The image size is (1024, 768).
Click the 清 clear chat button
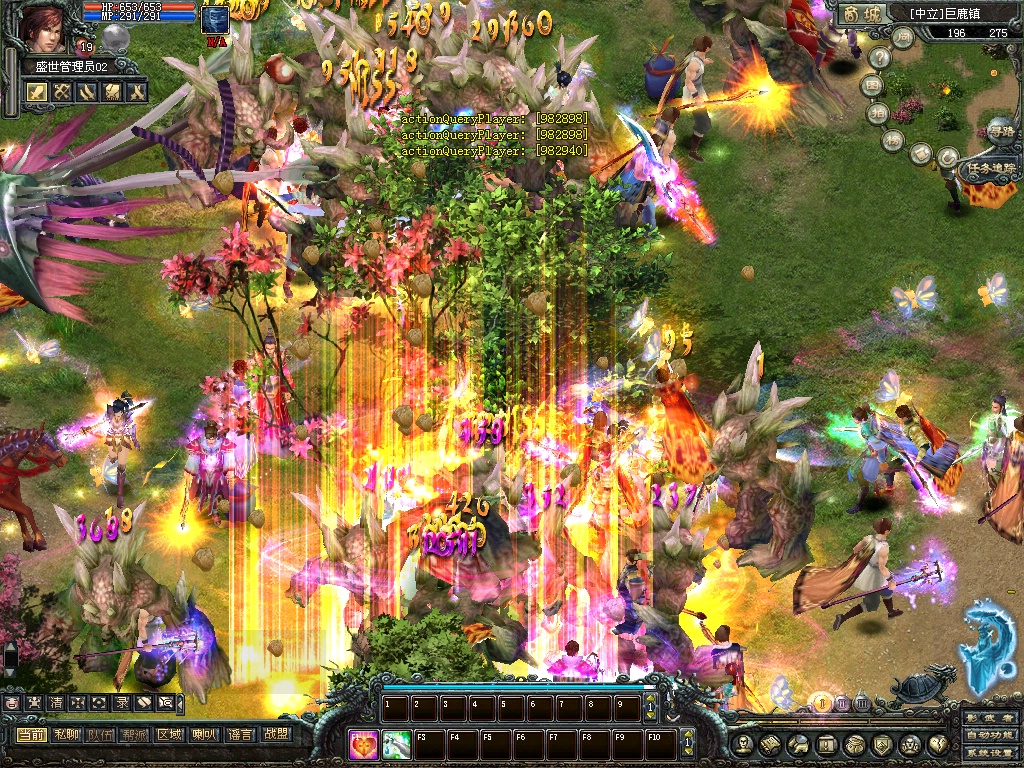point(56,703)
